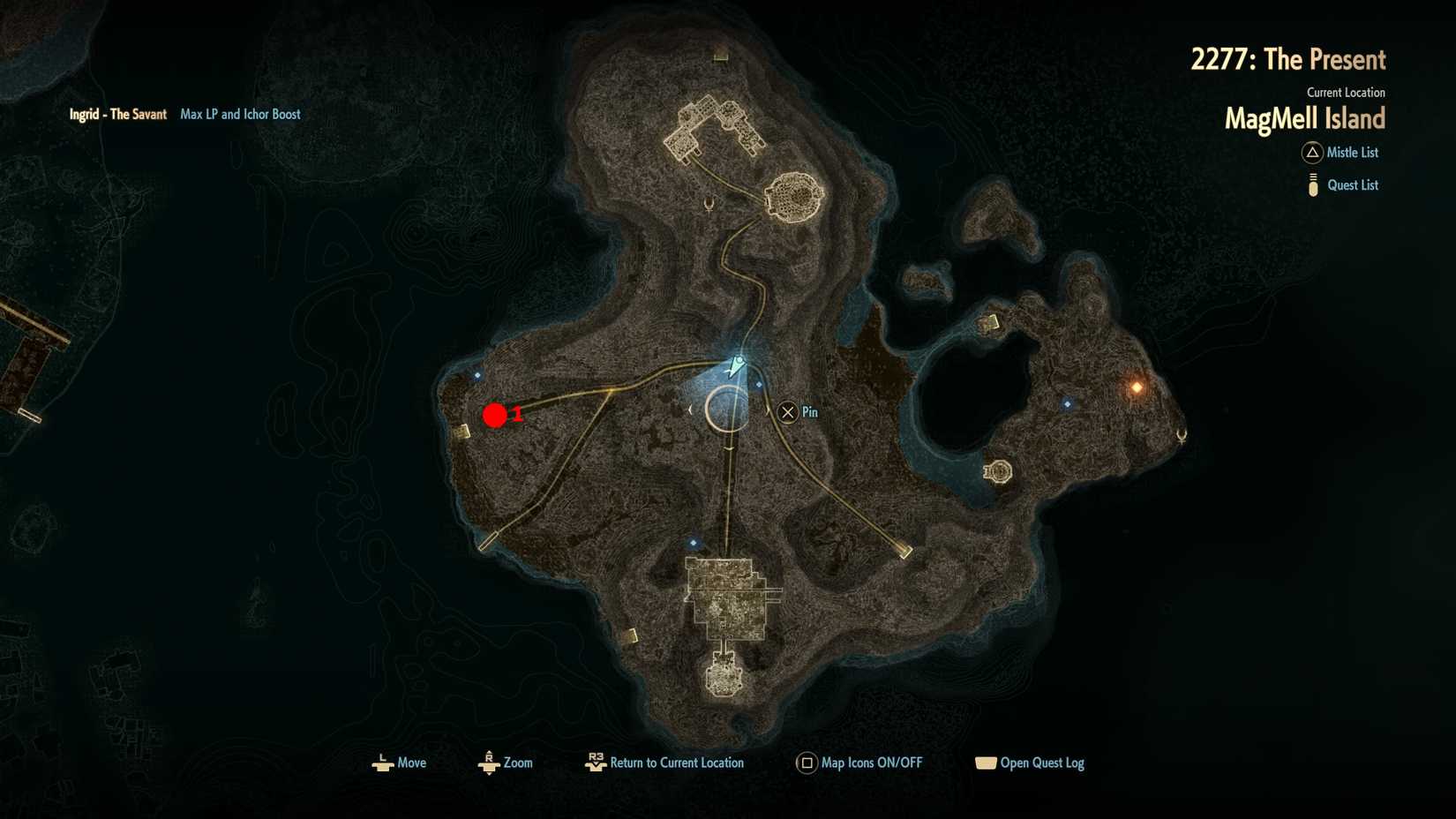Select MagMell Island current location label
The image size is (1456, 819).
1305,117
